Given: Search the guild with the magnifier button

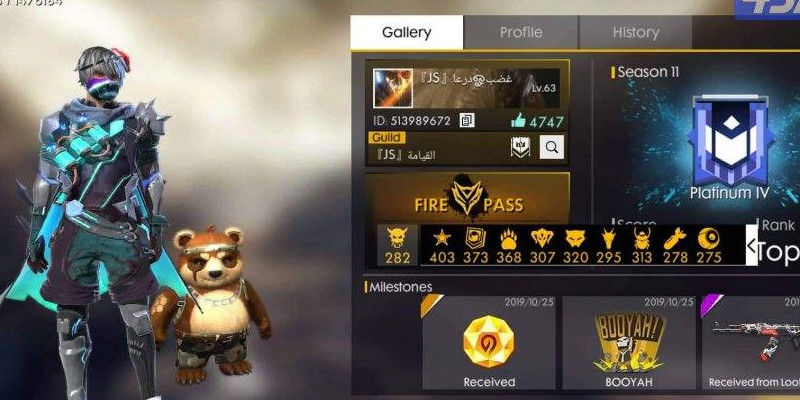Looking at the screenshot, I should pos(551,148).
